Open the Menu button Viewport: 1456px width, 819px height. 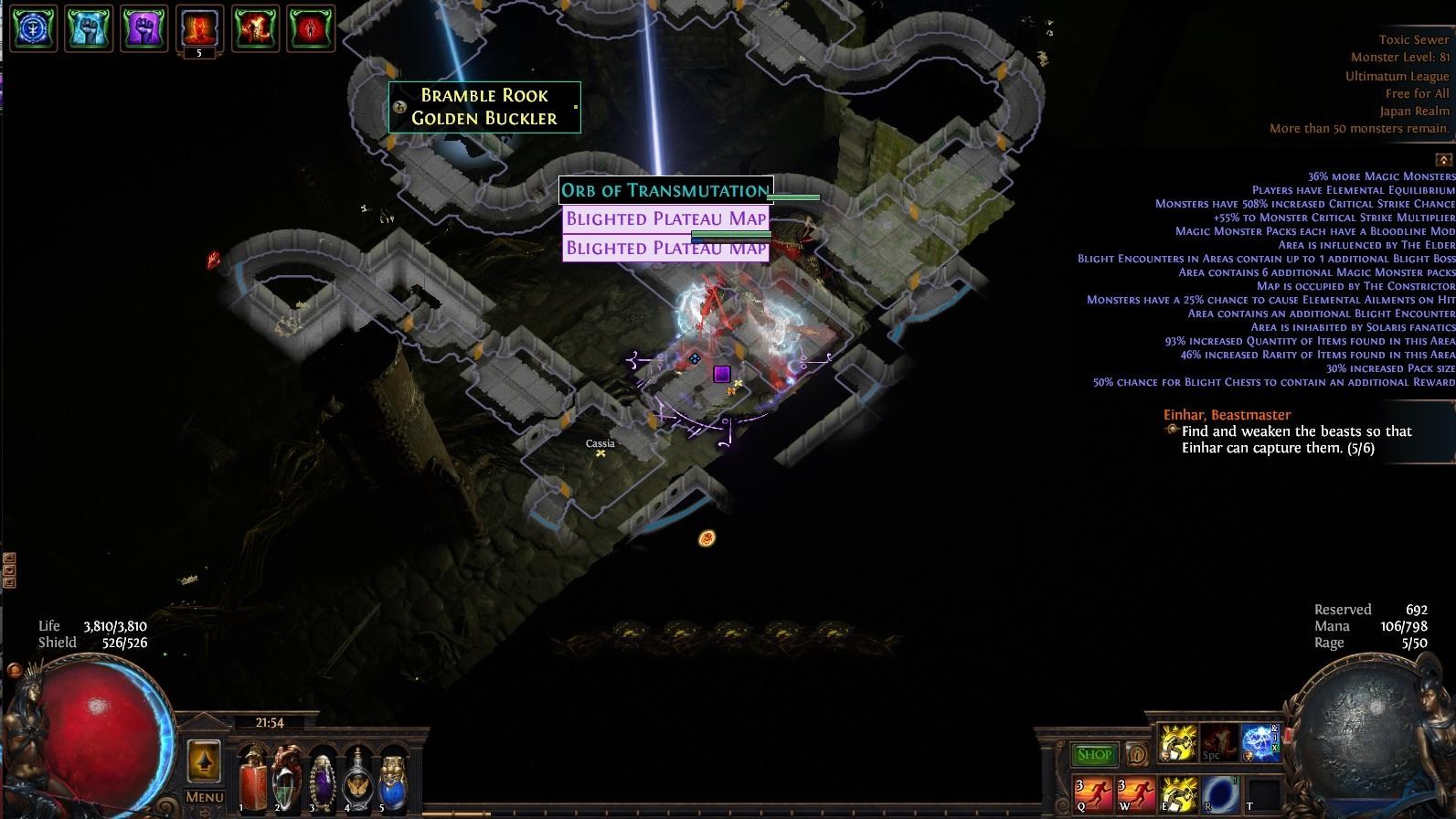coord(205,797)
